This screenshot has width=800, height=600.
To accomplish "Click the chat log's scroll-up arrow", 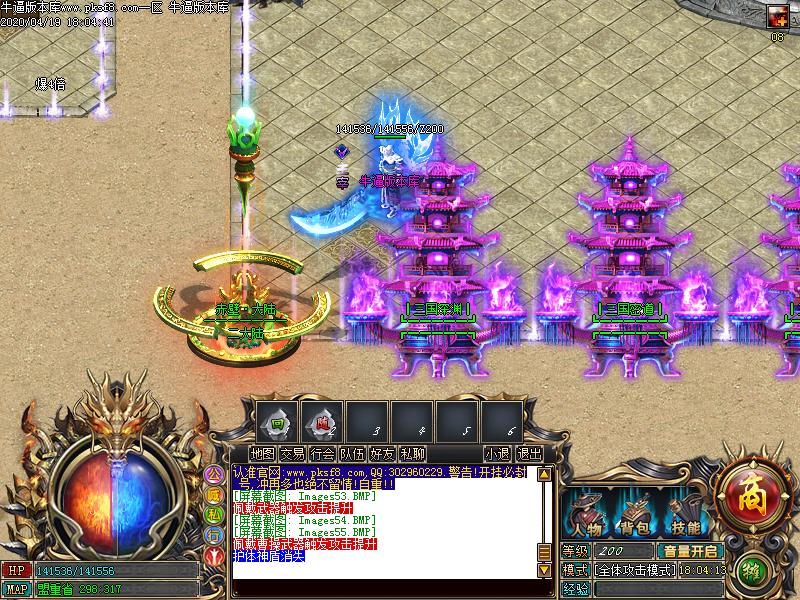I will tap(544, 474).
